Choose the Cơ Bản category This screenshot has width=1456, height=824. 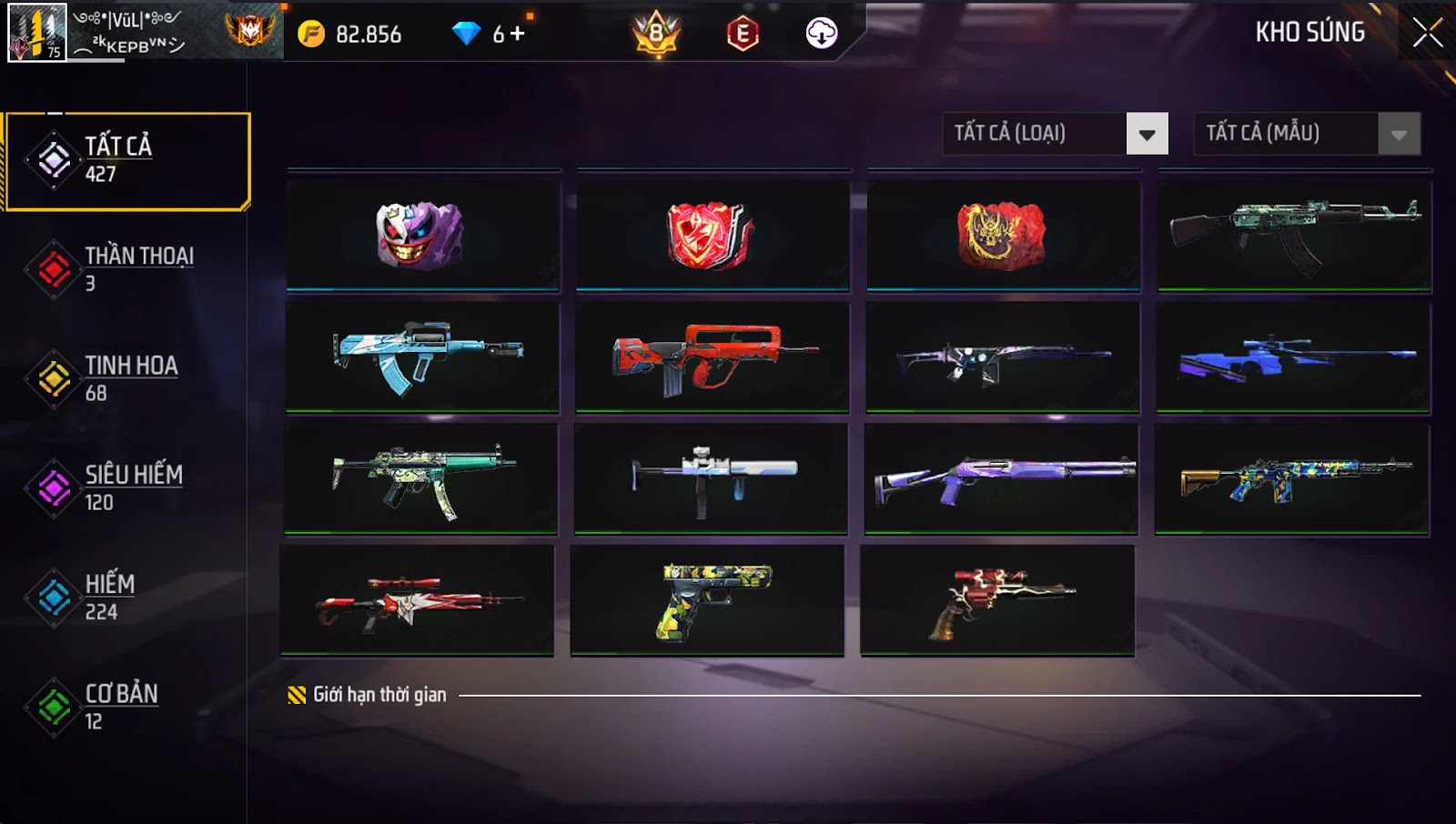click(x=127, y=706)
